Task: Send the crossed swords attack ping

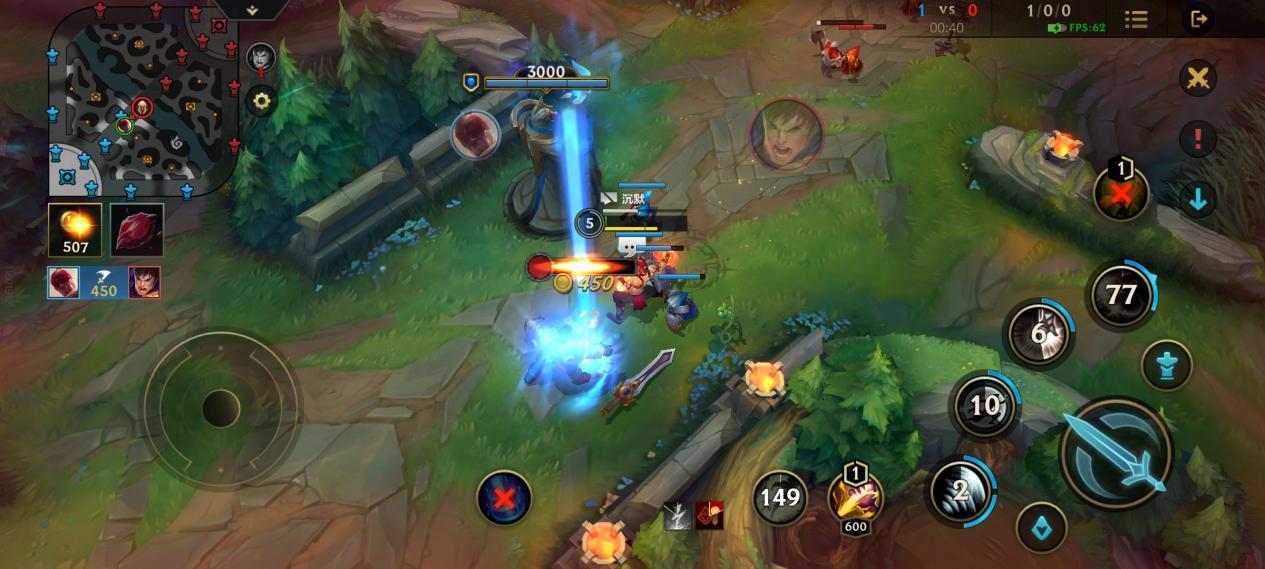Action: tap(1197, 78)
